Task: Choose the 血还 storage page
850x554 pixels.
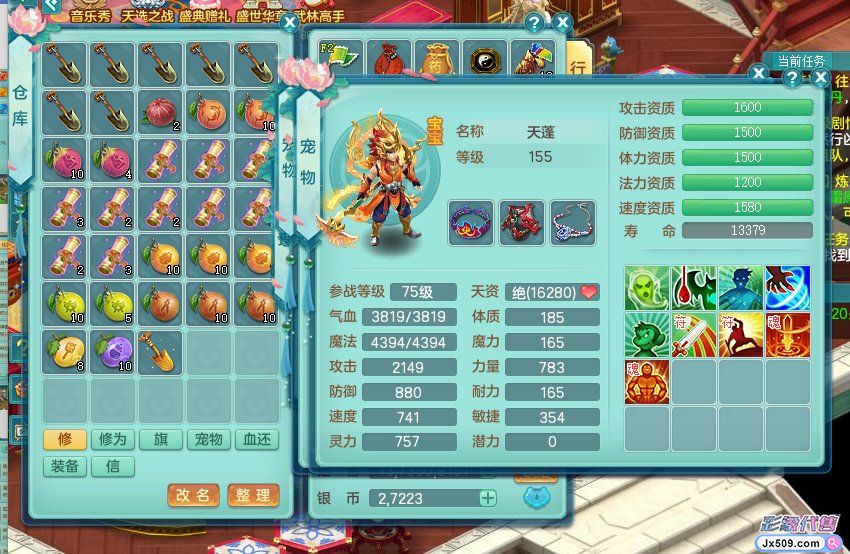Action: tap(256, 440)
